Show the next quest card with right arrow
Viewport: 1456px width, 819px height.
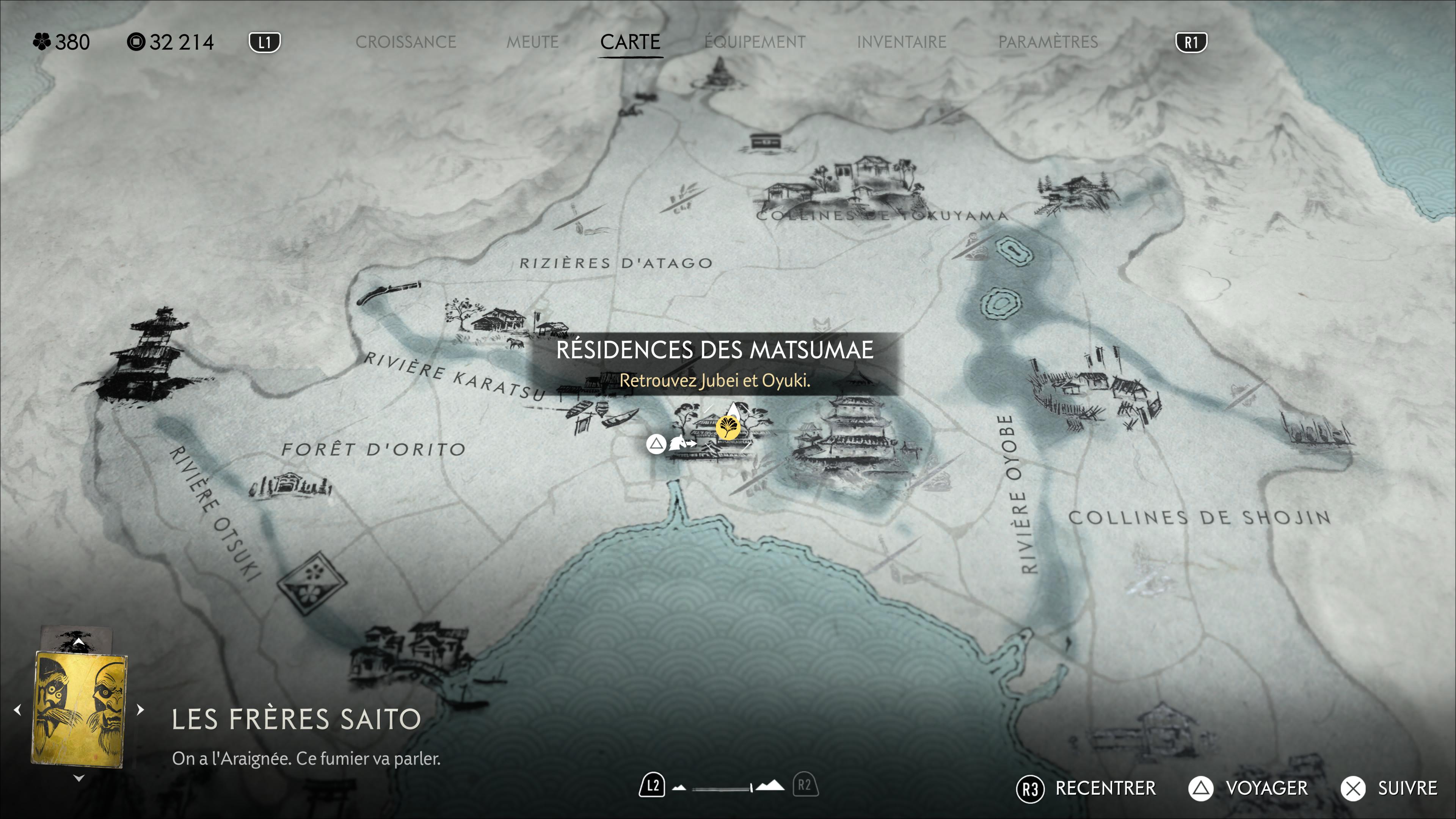coord(141,709)
